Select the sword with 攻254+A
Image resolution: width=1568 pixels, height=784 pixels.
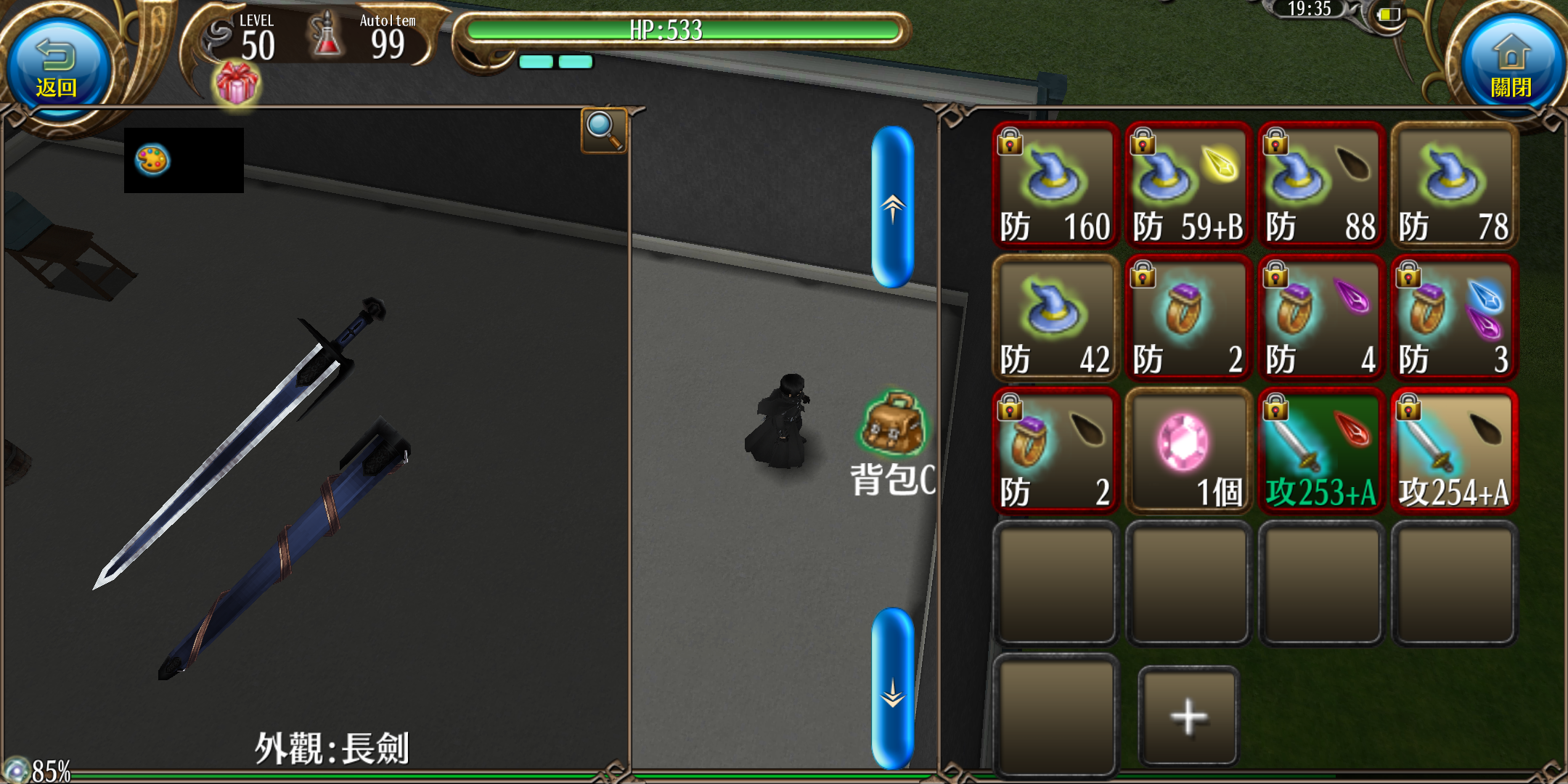click(x=1453, y=451)
